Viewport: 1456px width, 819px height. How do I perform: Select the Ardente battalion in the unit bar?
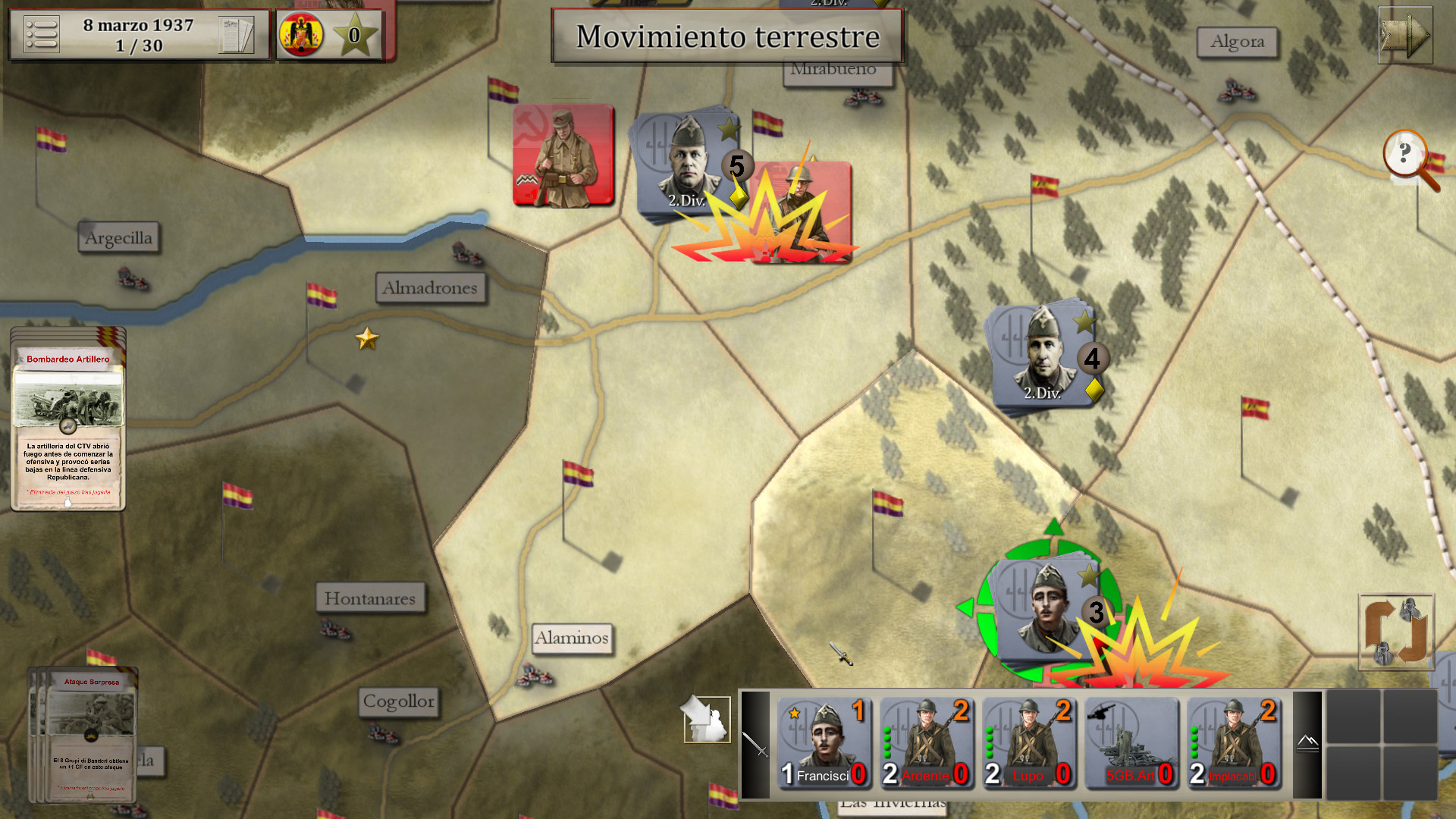(927, 743)
